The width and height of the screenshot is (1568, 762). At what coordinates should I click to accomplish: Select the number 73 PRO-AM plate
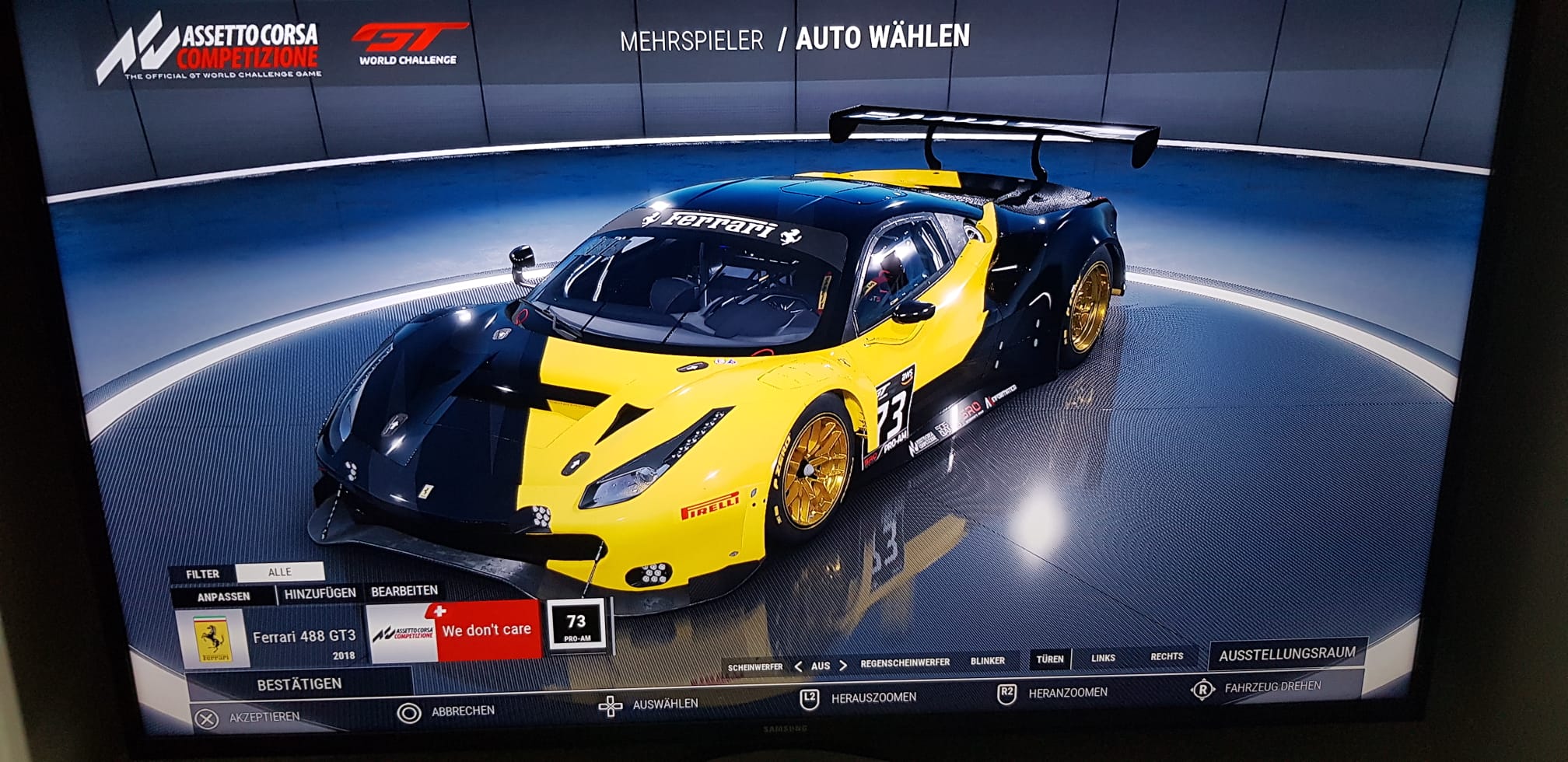[x=576, y=626]
